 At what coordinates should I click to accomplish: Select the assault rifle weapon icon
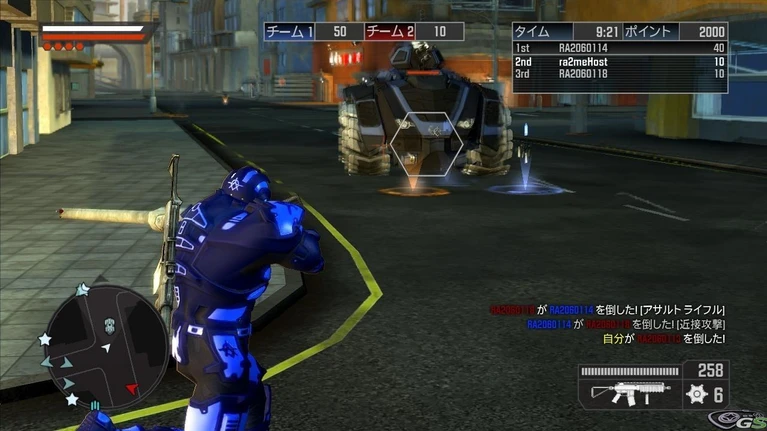tap(624, 393)
